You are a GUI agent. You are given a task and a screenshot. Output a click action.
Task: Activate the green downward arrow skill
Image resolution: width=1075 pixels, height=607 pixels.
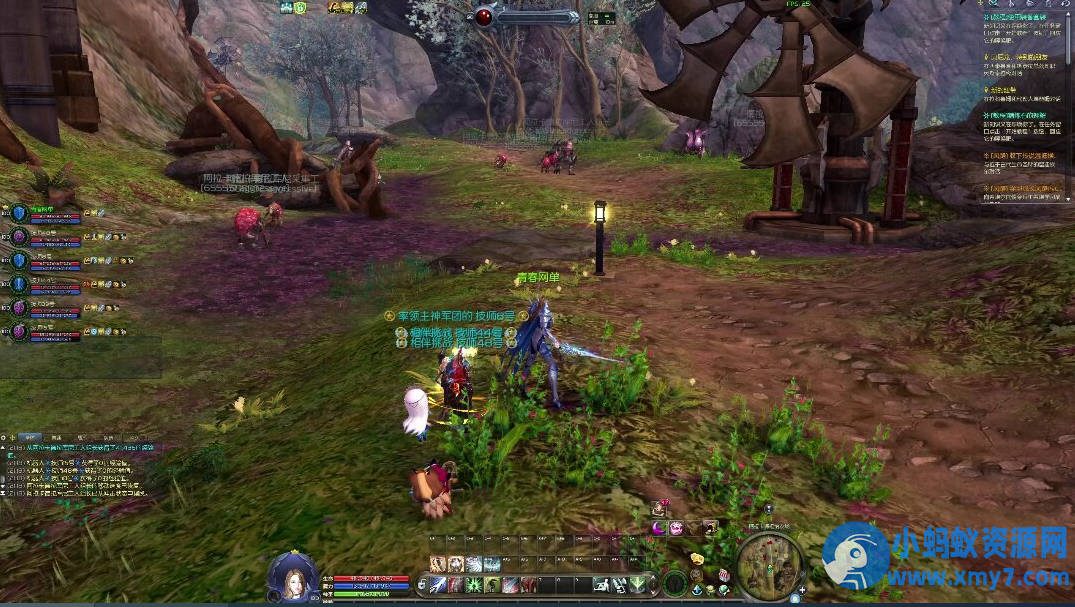tap(638, 584)
